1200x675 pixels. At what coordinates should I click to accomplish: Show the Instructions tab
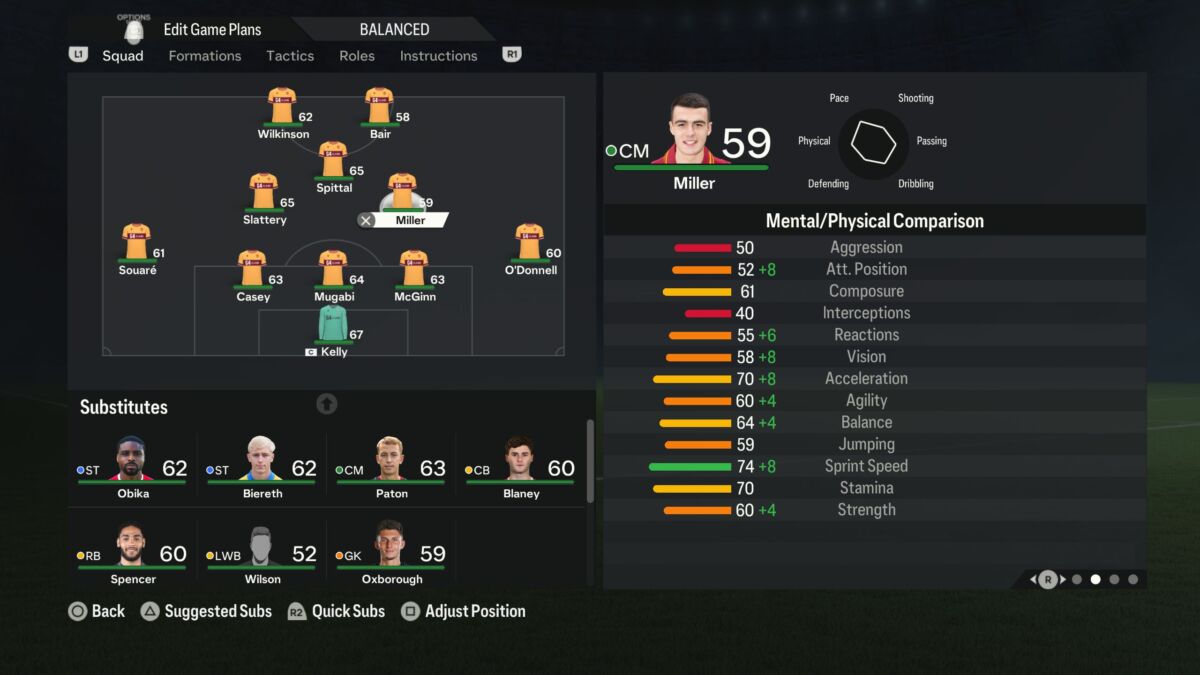coord(438,56)
